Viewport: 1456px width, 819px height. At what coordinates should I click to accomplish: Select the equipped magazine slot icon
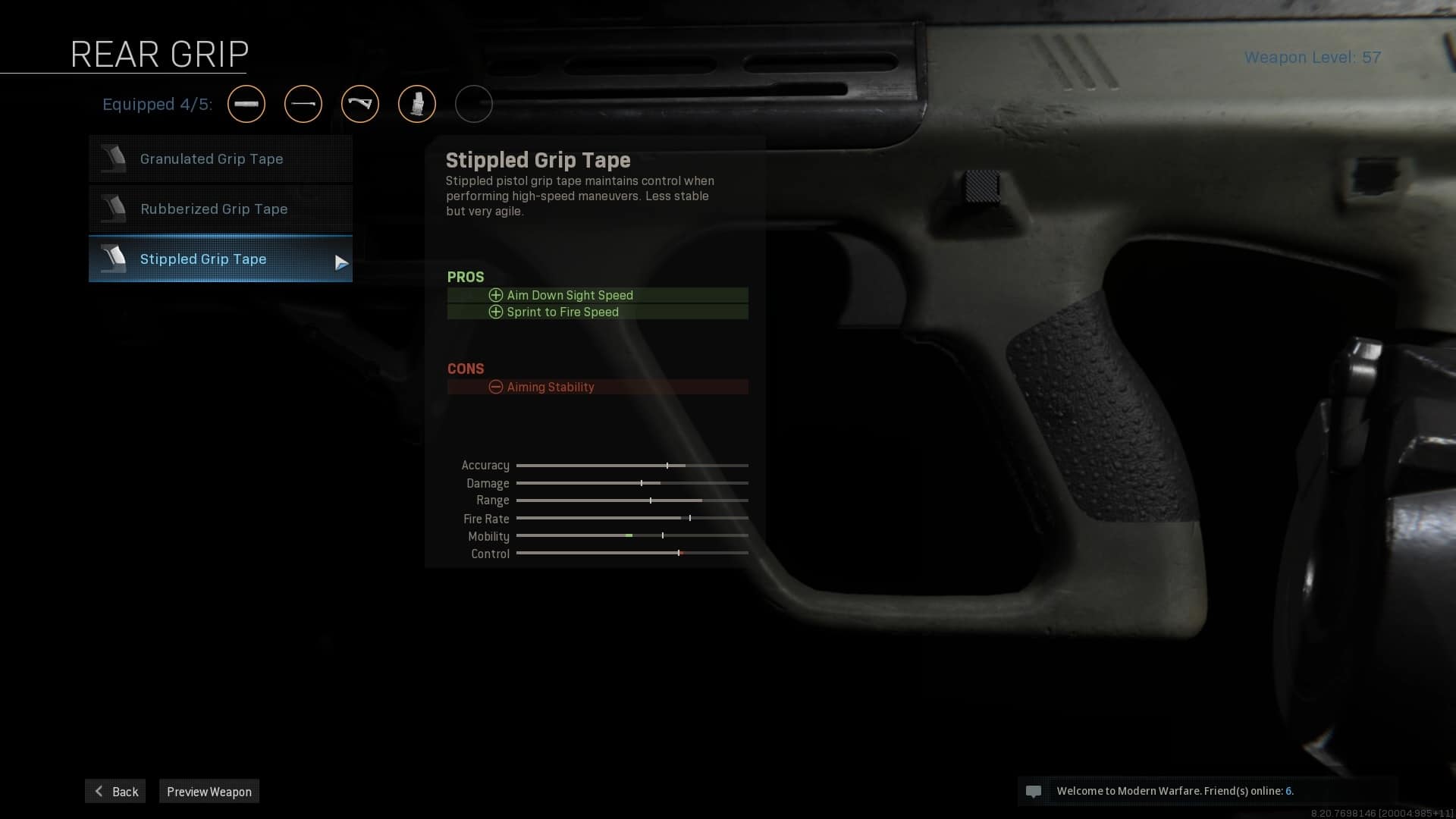pyautogui.click(x=417, y=104)
